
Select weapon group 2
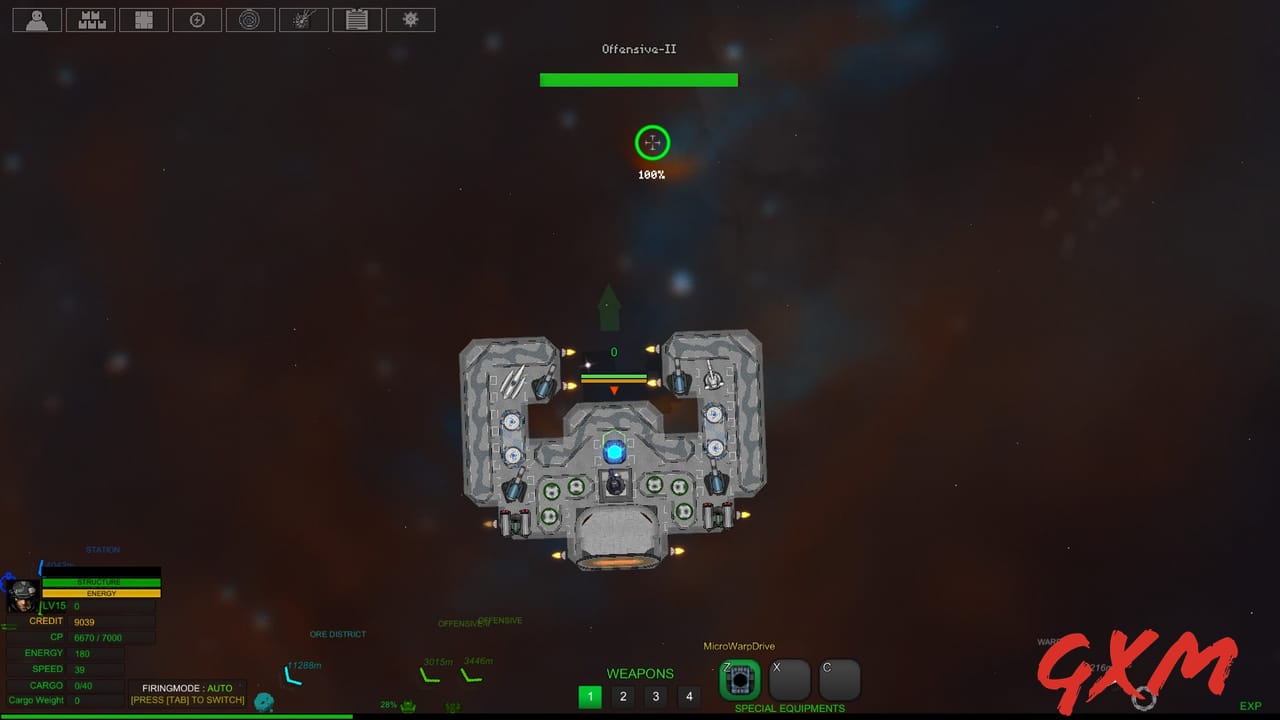point(623,696)
